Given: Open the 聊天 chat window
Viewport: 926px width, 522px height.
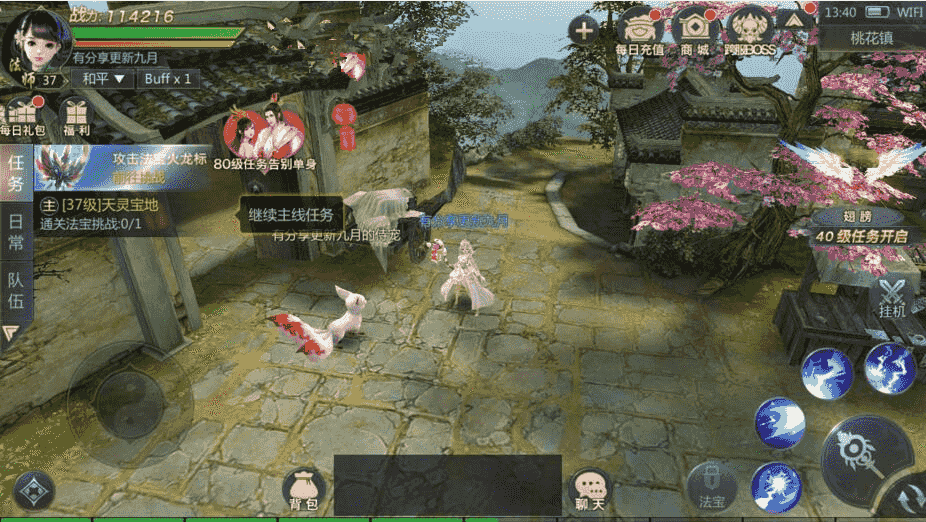Looking at the screenshot, I should coord(589,488).
